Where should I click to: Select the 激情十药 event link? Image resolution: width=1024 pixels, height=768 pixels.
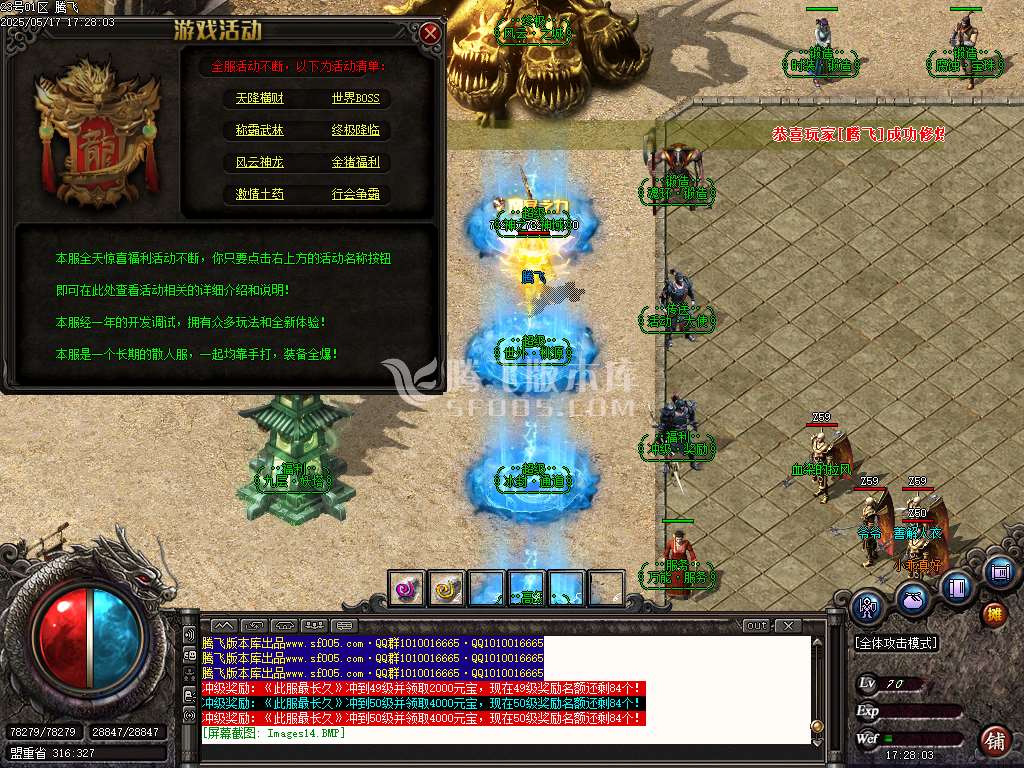pyautogui.click(x=260, y=194)
